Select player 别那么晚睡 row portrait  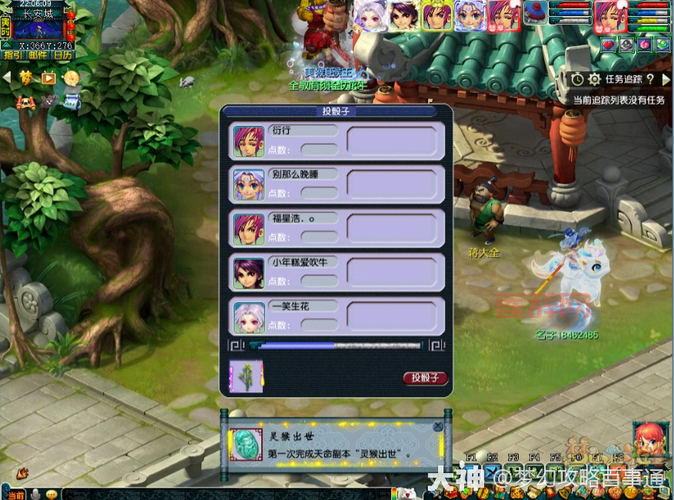coord(248,184)
